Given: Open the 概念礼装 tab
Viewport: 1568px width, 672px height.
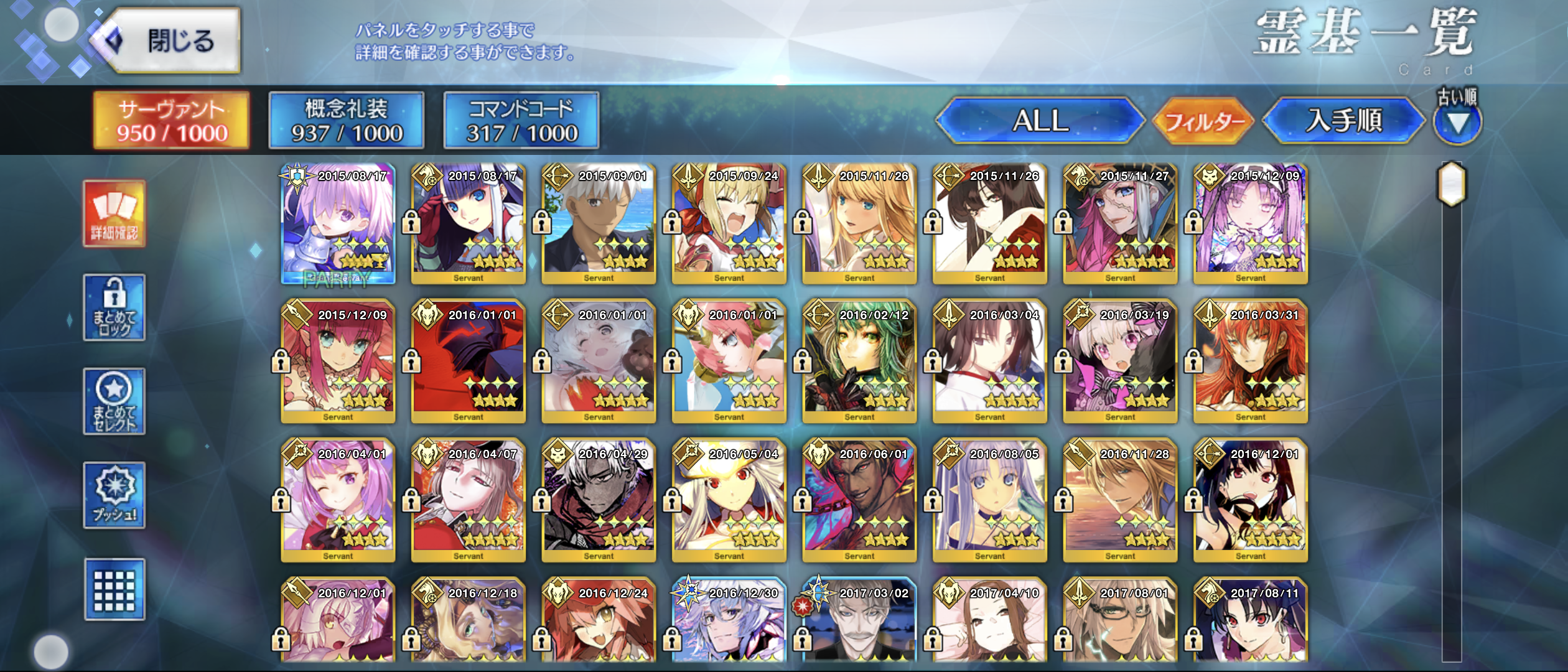Looking at the screenshot, I should click(x=347, y=121).
